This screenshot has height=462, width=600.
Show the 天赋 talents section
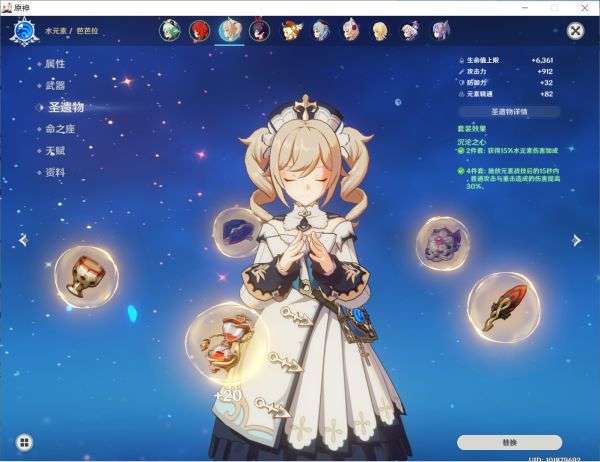[x=55, y=151]
